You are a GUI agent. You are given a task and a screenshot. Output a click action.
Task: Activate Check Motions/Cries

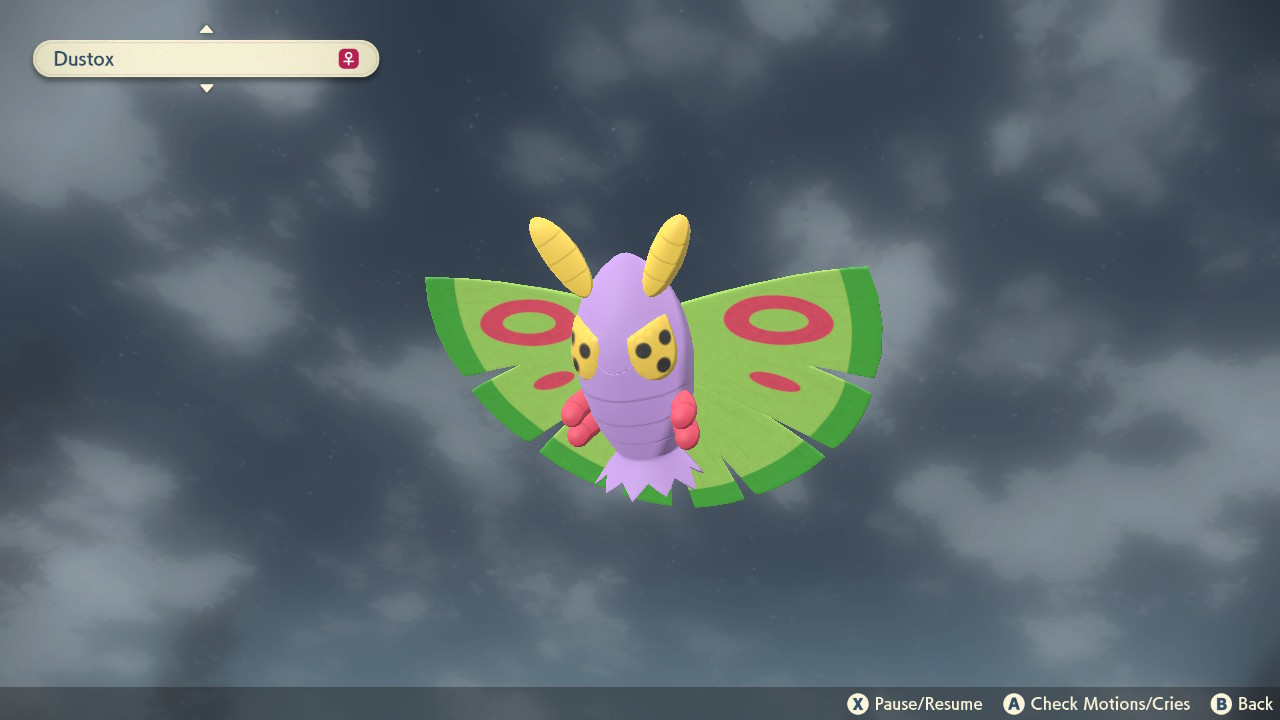pos(1097,703)
